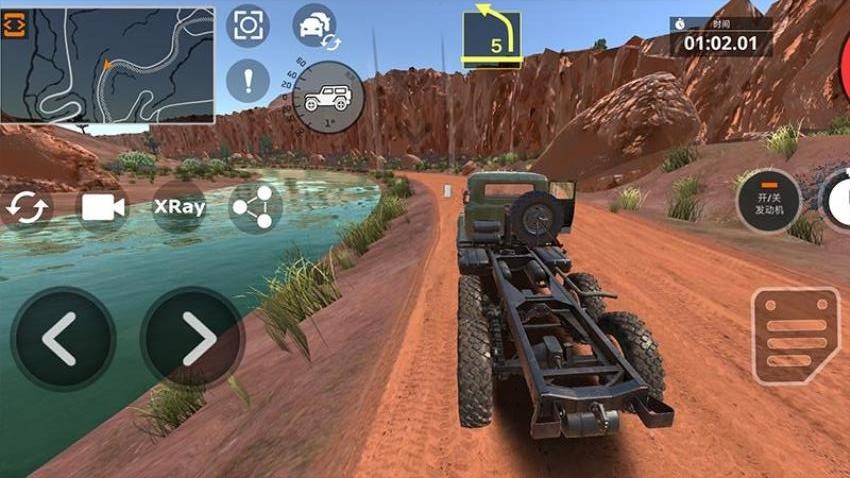Toggle XRay mode

pos(179,207)
